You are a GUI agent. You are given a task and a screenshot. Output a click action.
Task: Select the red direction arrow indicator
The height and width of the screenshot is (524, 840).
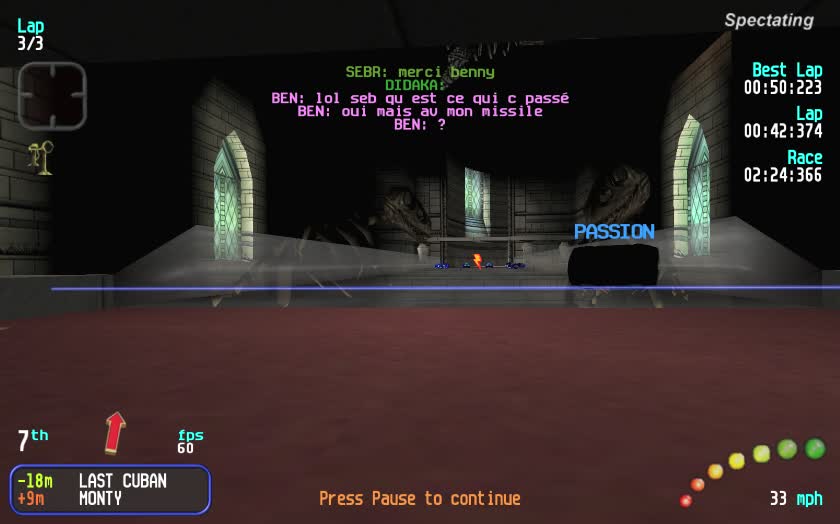click(115, 432)
